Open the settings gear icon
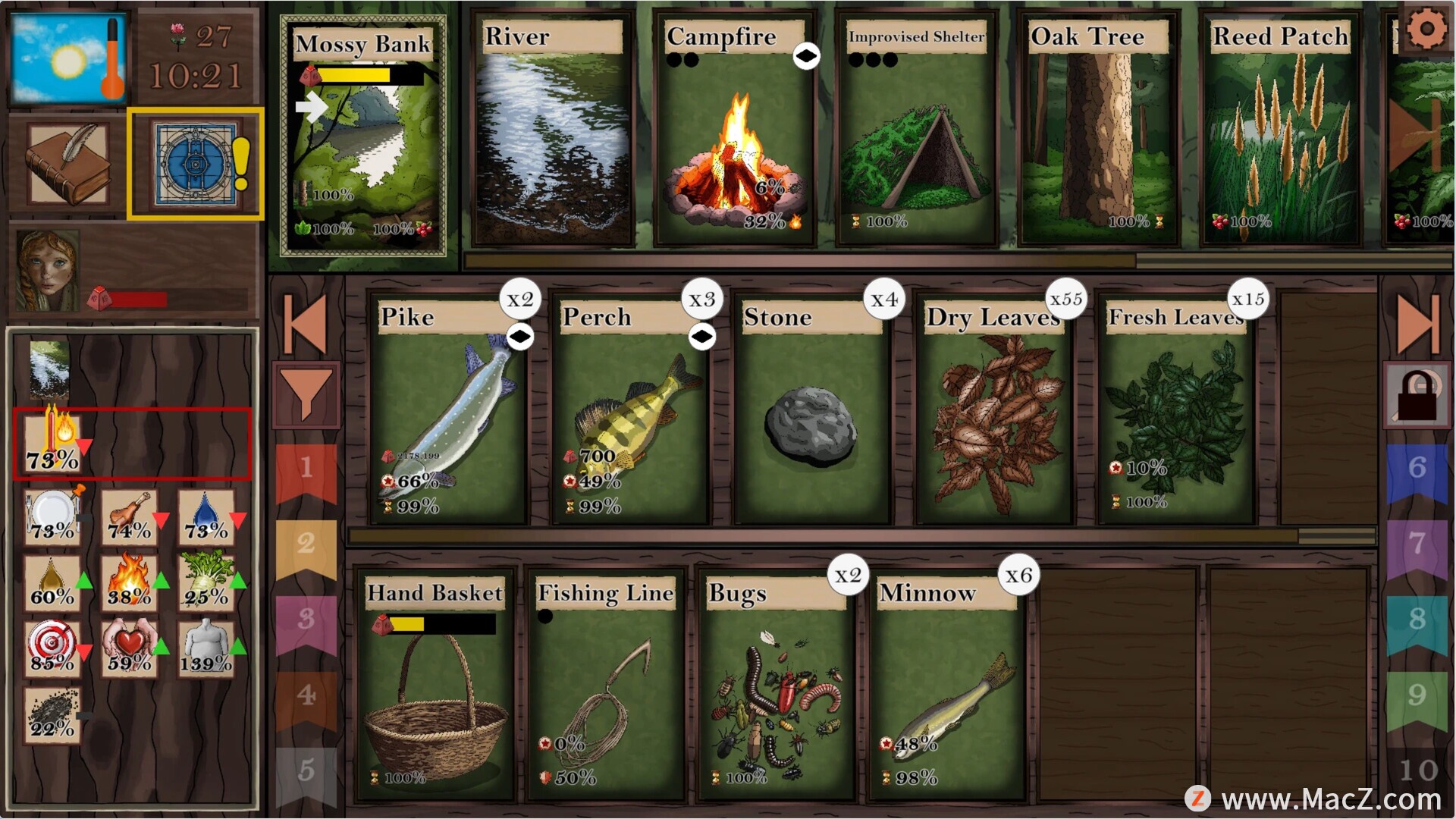 (x=1426, y=30)
